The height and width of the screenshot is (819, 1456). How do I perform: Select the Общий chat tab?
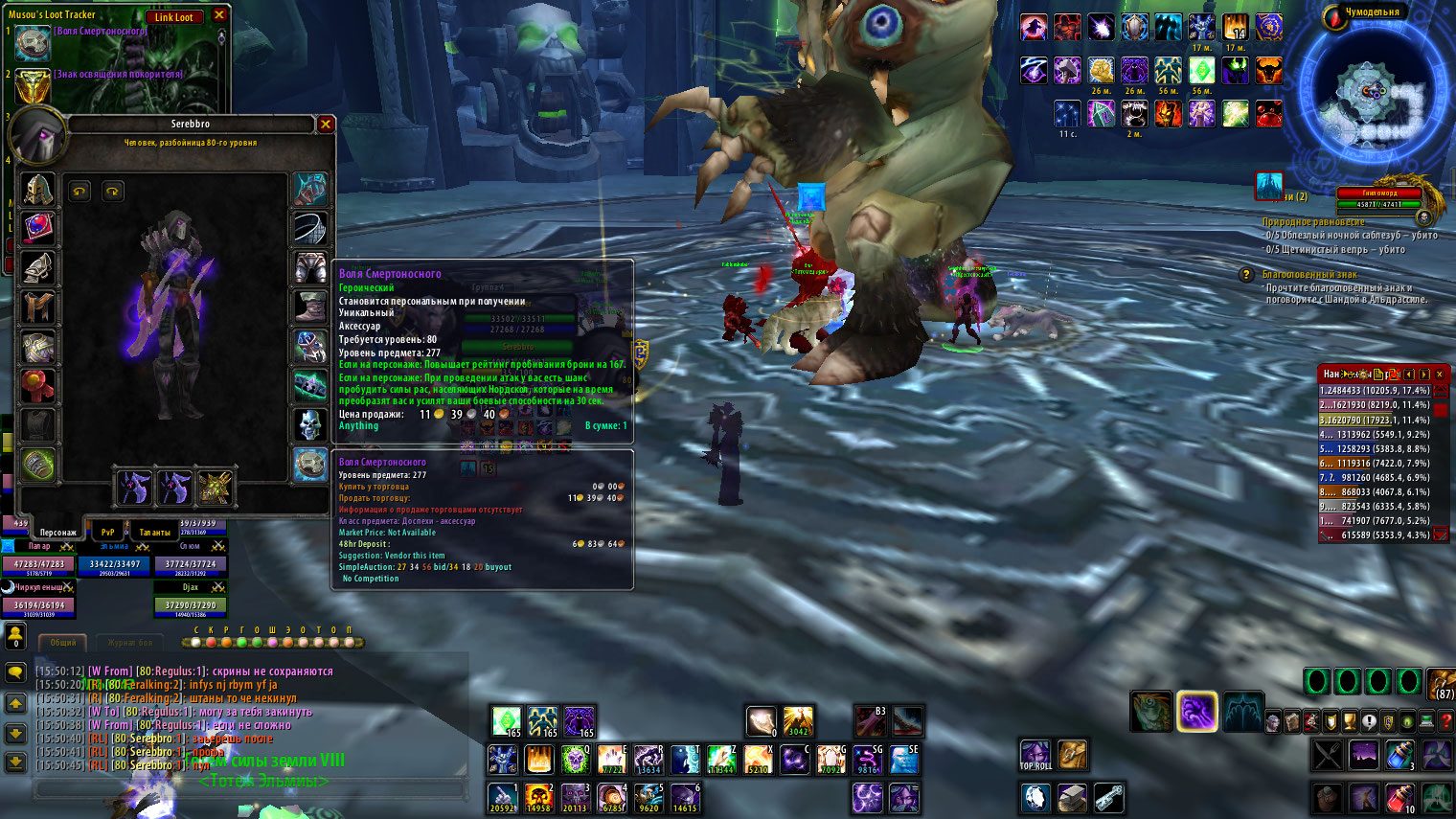coord(63,643)
